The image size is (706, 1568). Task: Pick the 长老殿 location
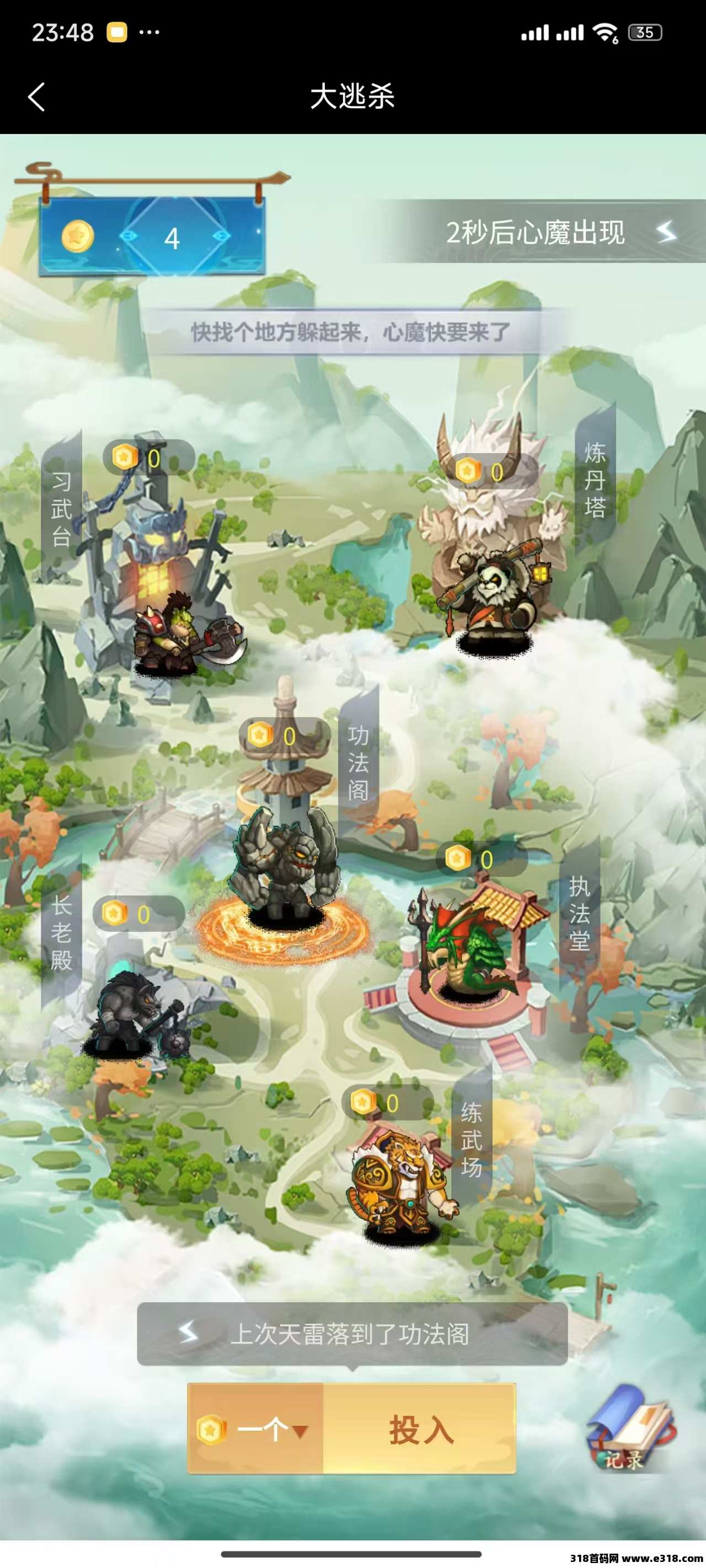point(131,998)
